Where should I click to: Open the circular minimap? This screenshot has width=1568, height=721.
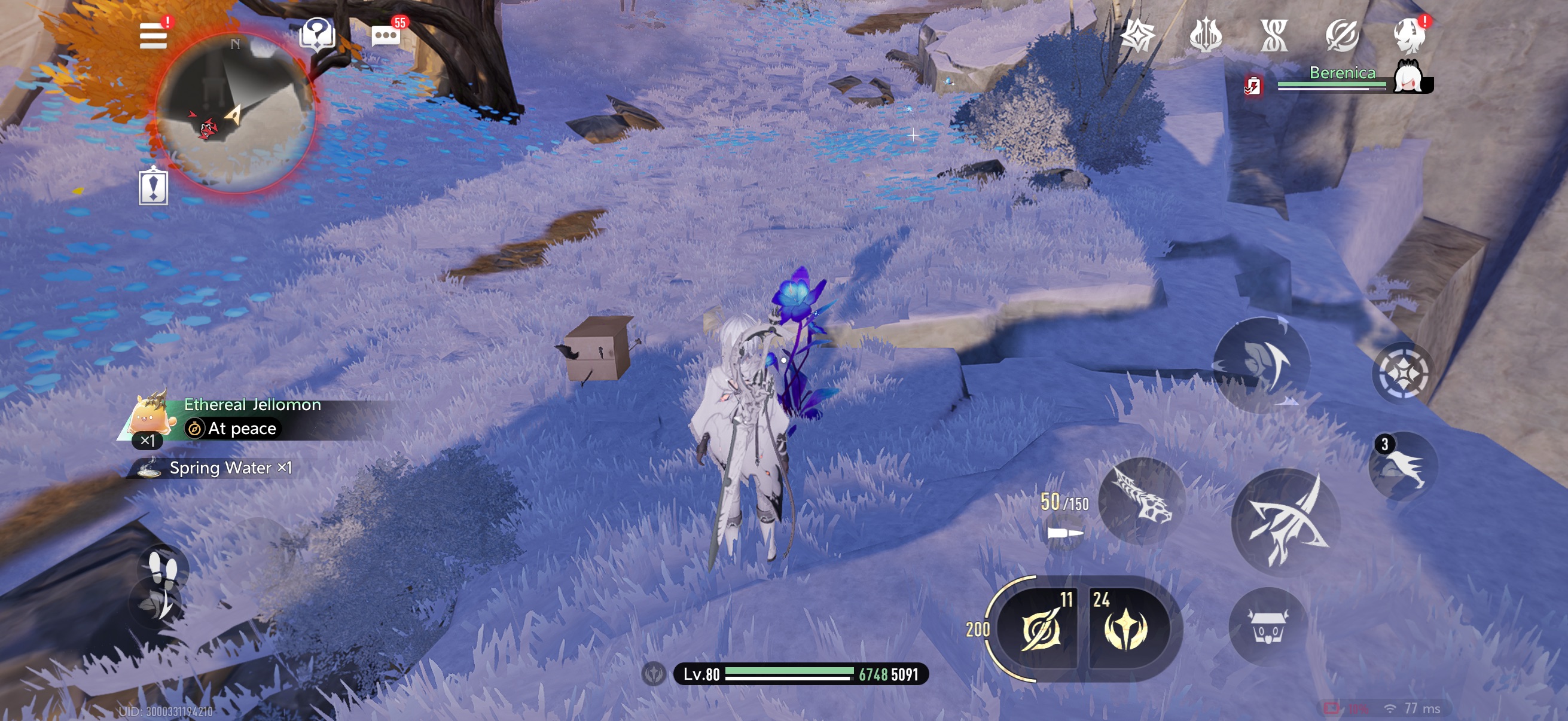[236, 114]
